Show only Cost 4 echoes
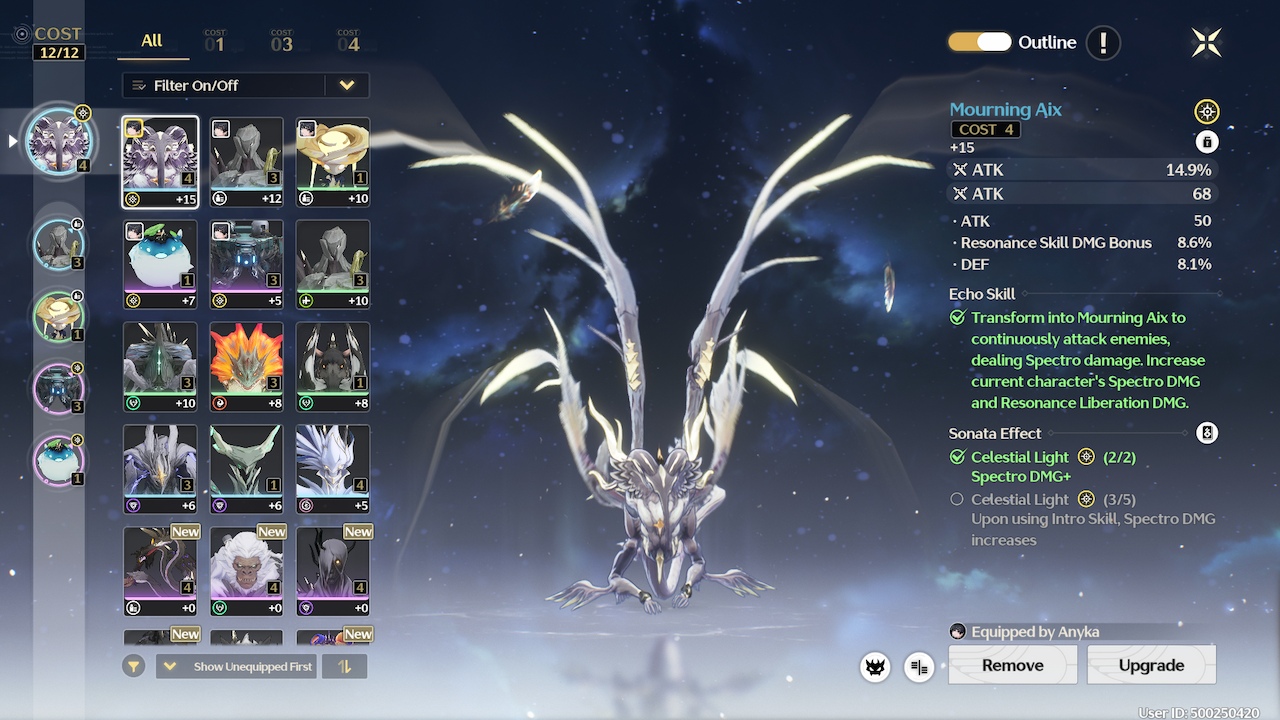Screen dimensions: 1280x720 348,42
